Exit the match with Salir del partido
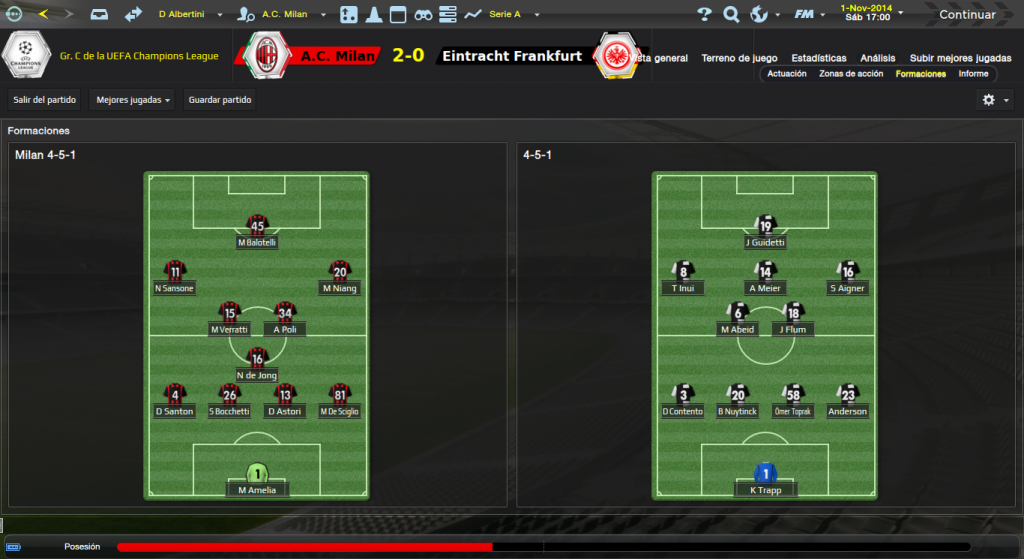 coord(44,100)
